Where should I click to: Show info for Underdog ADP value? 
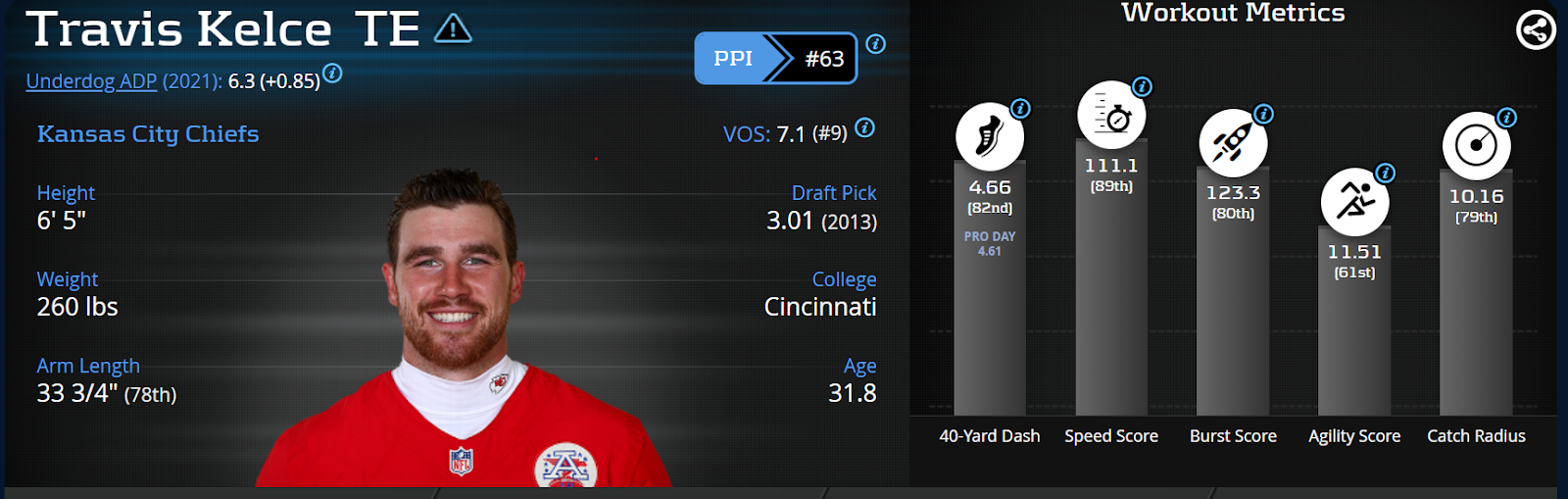(x=333, y=73)
